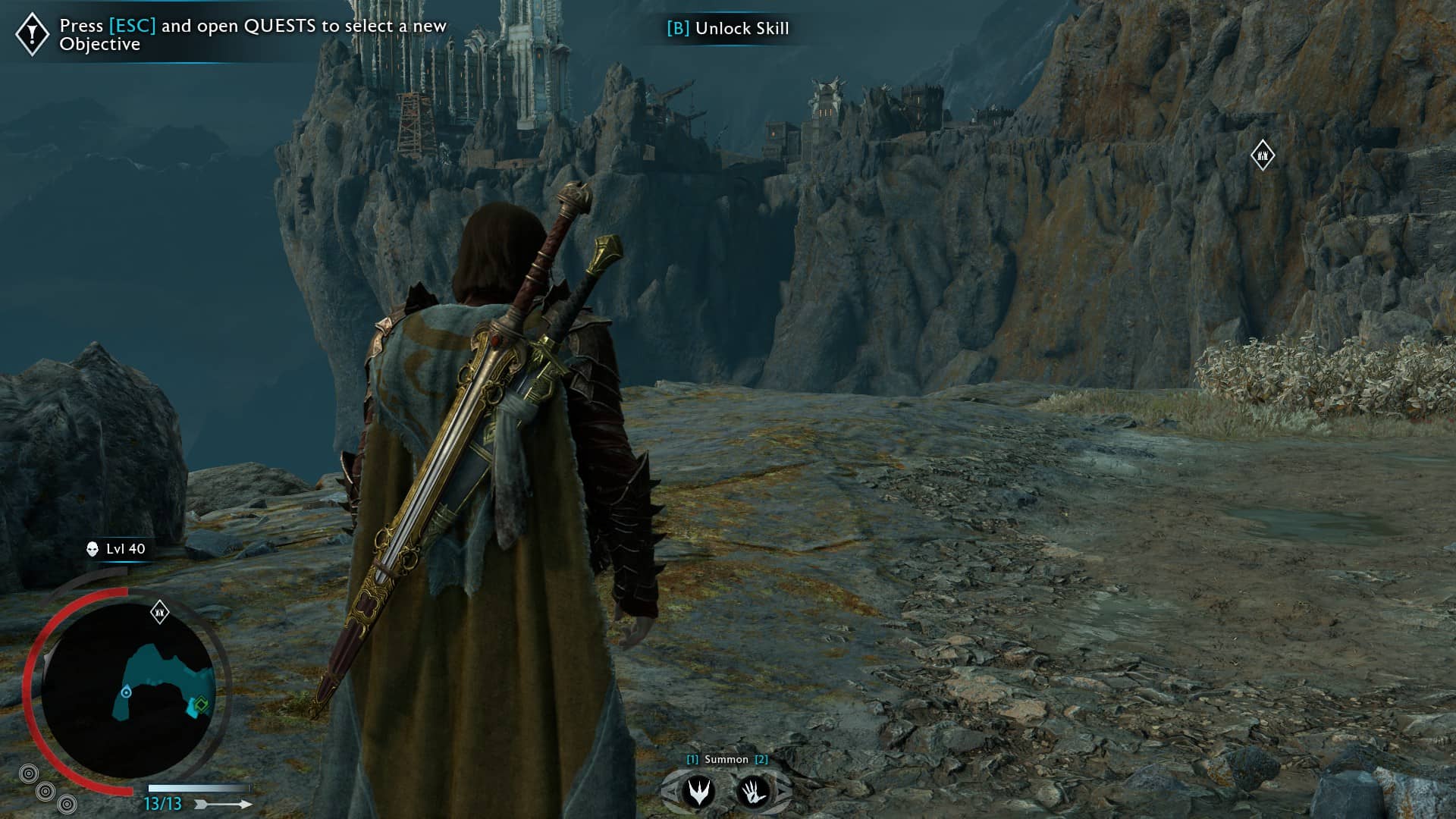Select the player position marker on minimap
Screen dimensions: 1456x819
pos(127,692)
